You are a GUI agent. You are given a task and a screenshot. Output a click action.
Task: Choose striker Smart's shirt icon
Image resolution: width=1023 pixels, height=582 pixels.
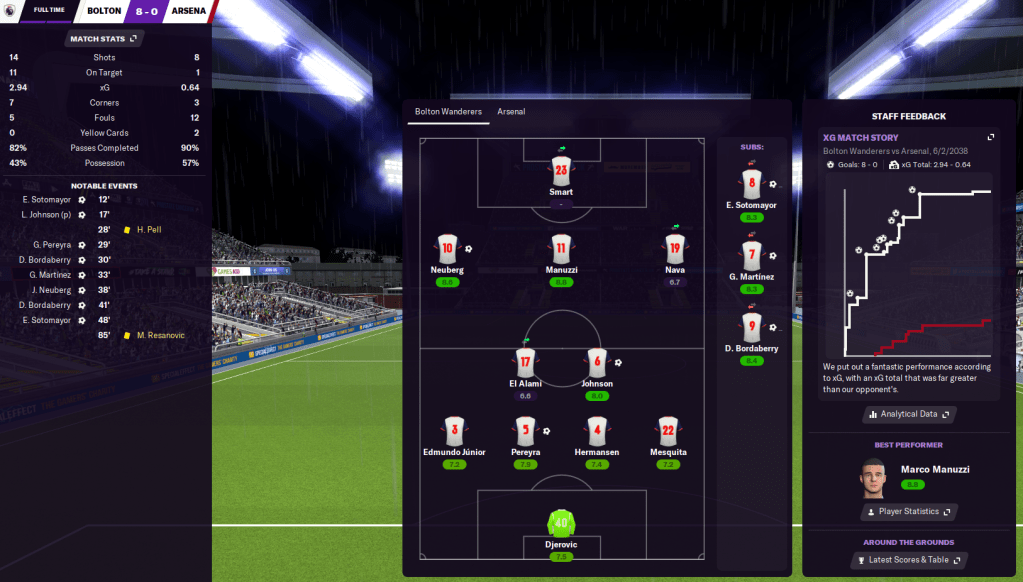click(x=560, y=170)
